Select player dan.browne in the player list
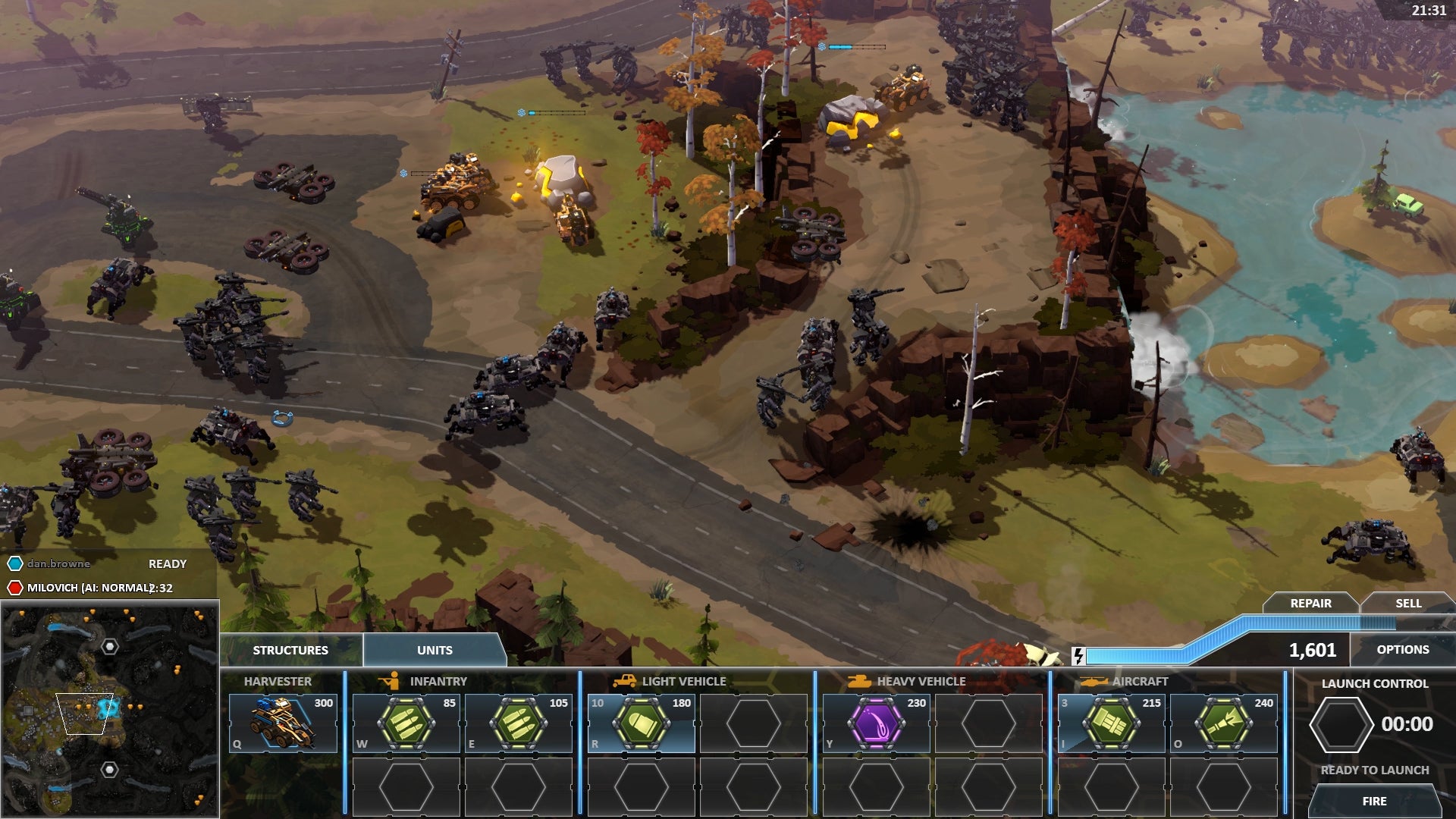This screenshot has width=1456, height=819. pyautogui.click(x=59, y=563)
